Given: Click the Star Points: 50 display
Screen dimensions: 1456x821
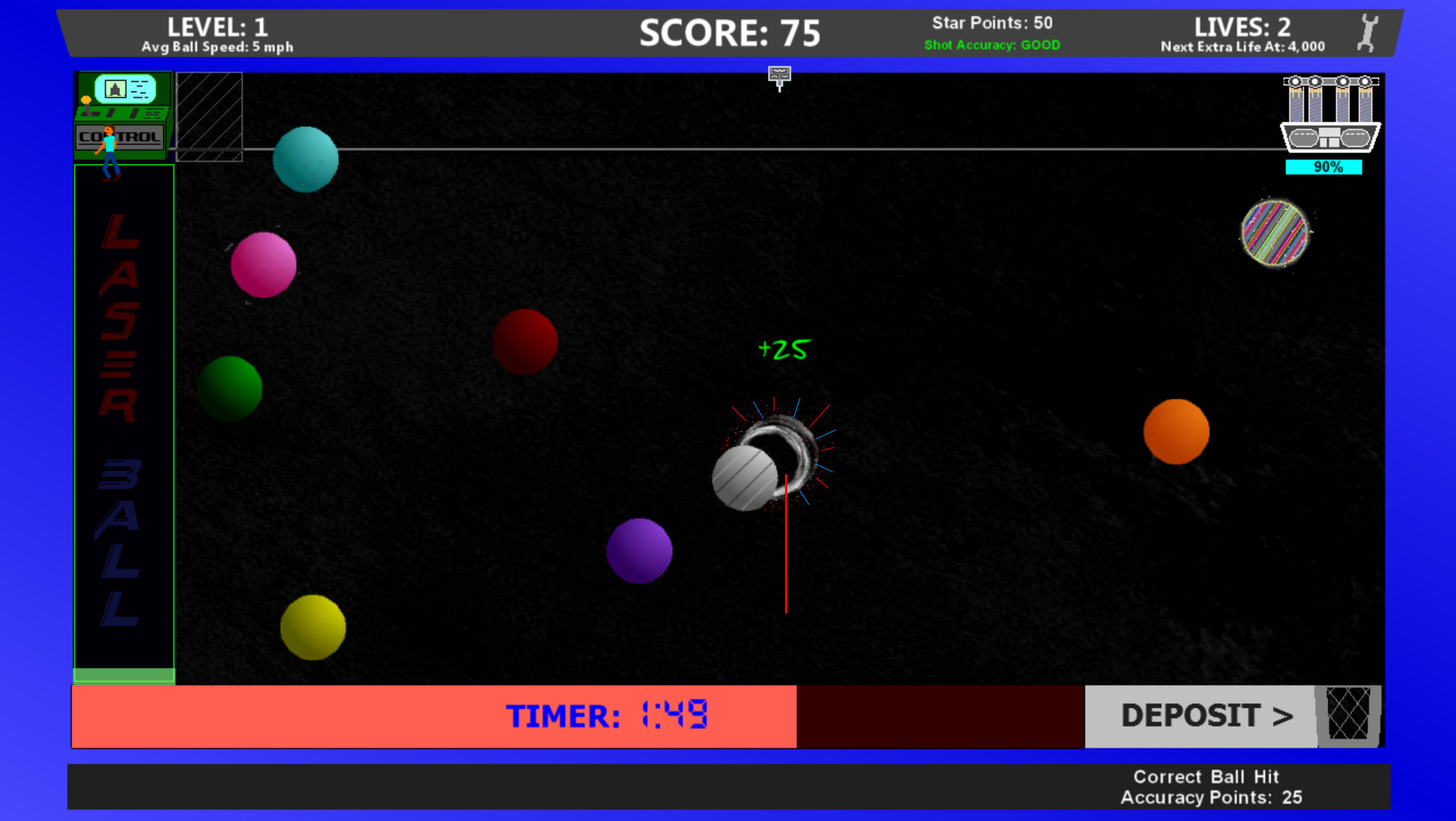Looking at the screenshot, I should point(992,23).
